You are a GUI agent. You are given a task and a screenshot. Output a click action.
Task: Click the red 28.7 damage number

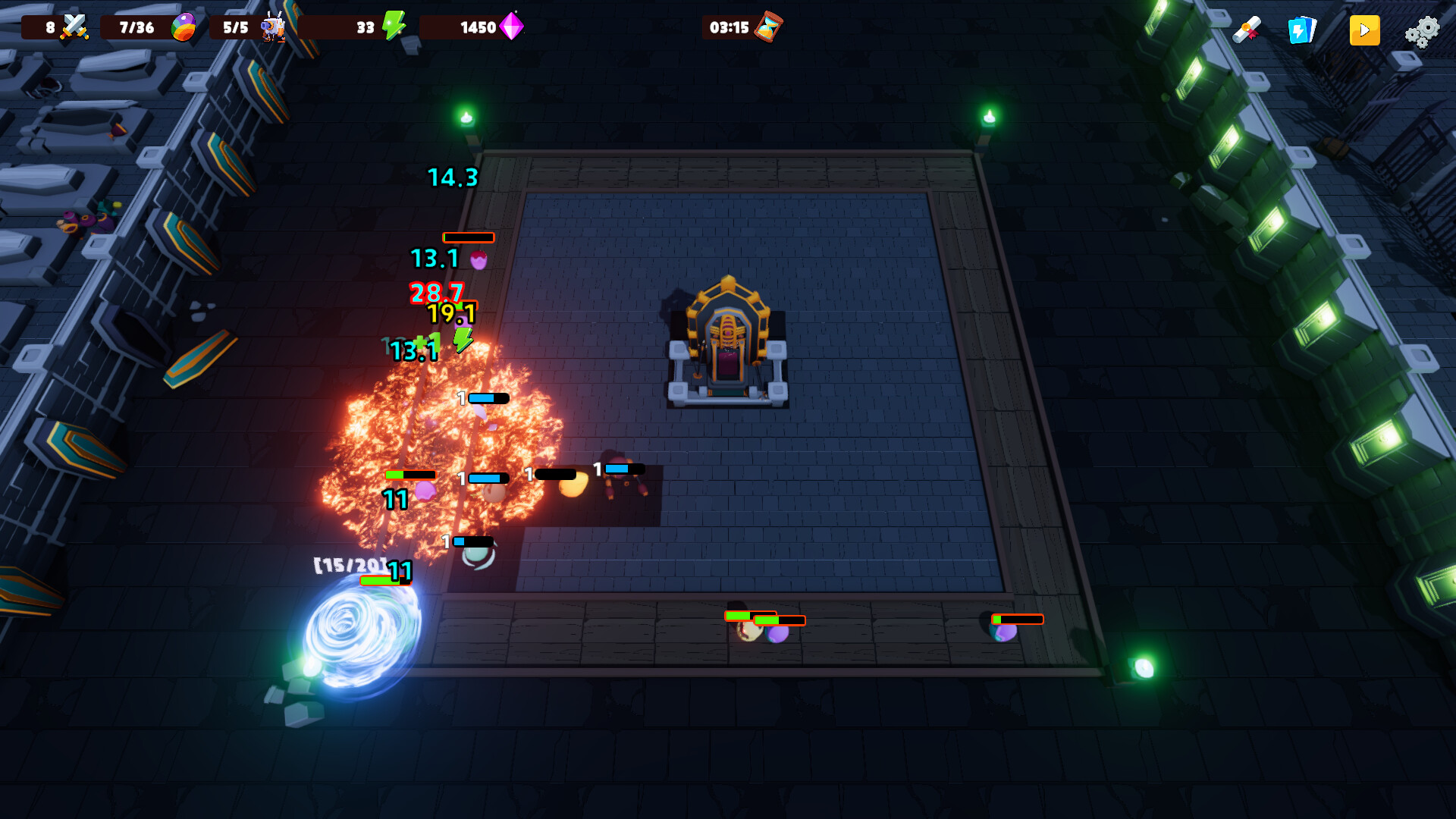pos(436,293)
